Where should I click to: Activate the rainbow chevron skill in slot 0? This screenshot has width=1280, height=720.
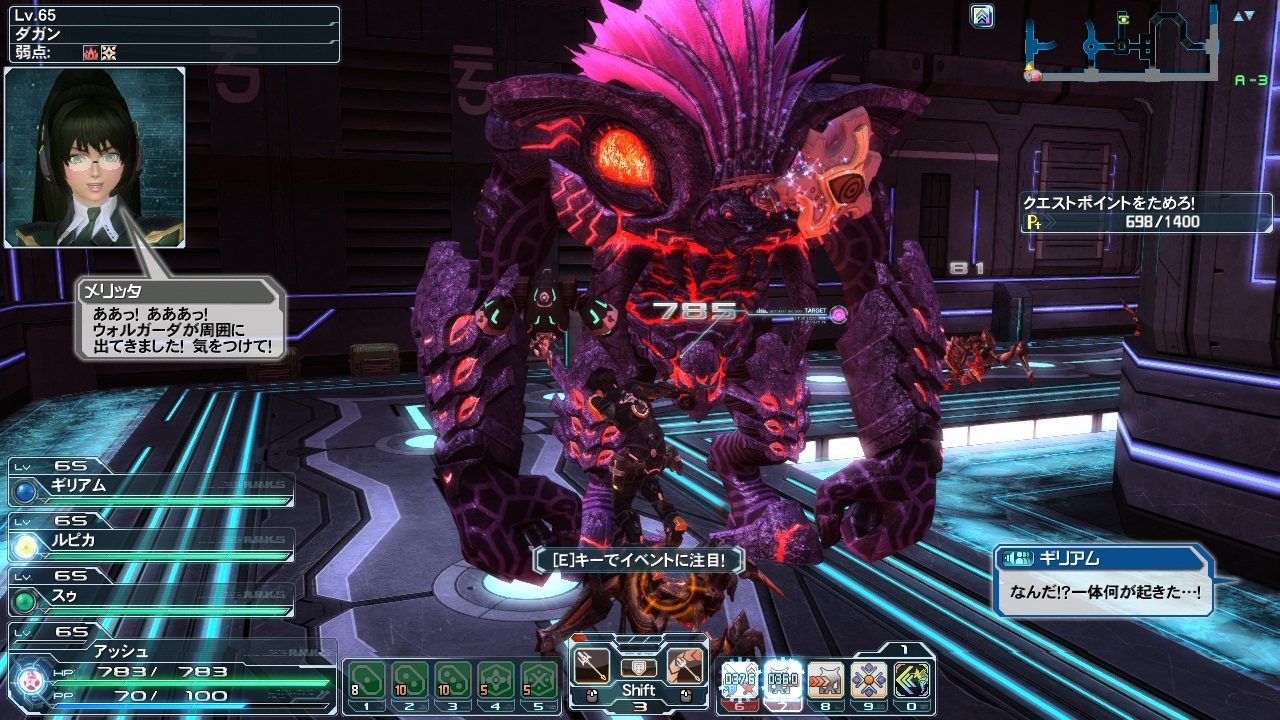(912, 680)
